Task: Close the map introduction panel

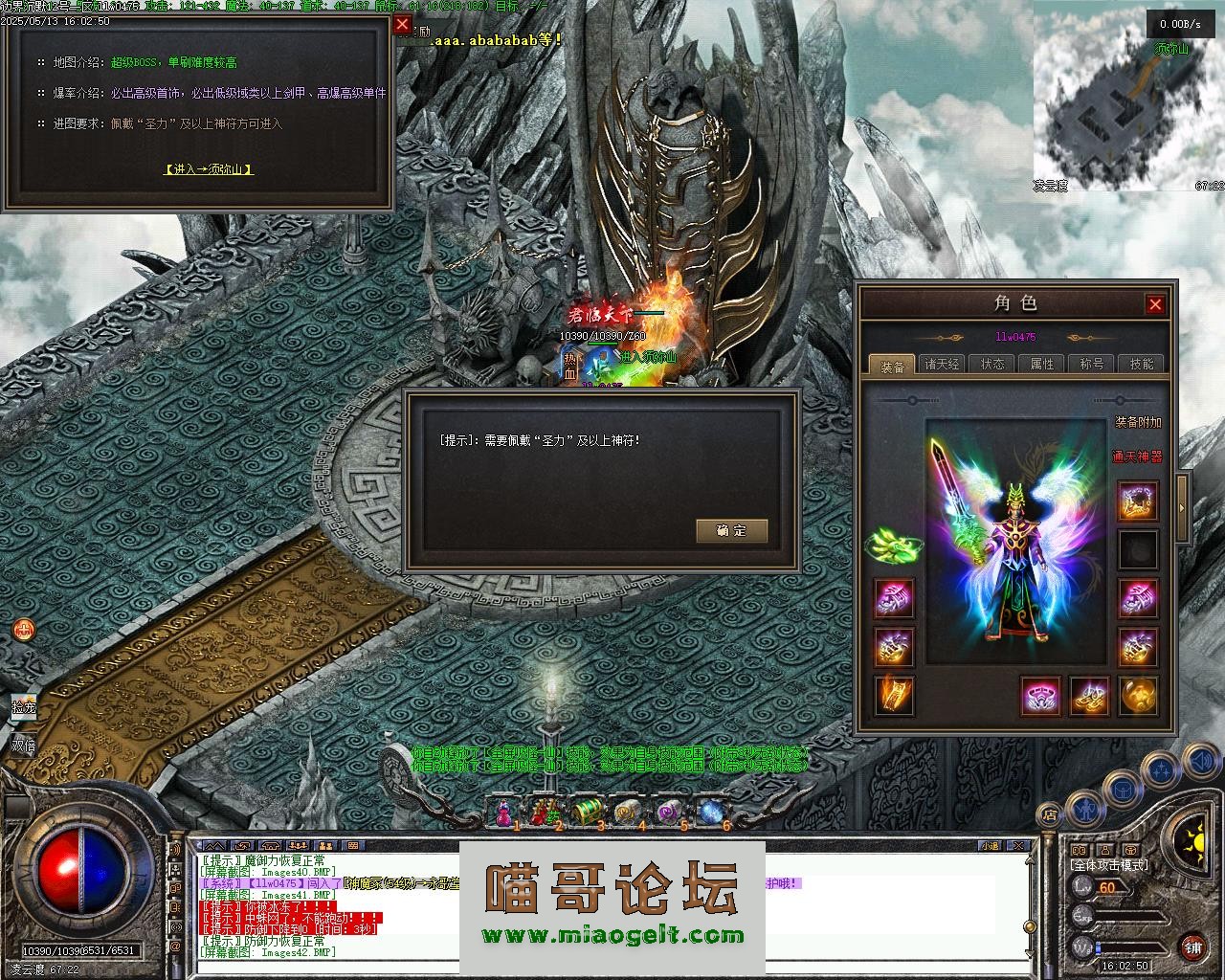Action: point(402,25)
